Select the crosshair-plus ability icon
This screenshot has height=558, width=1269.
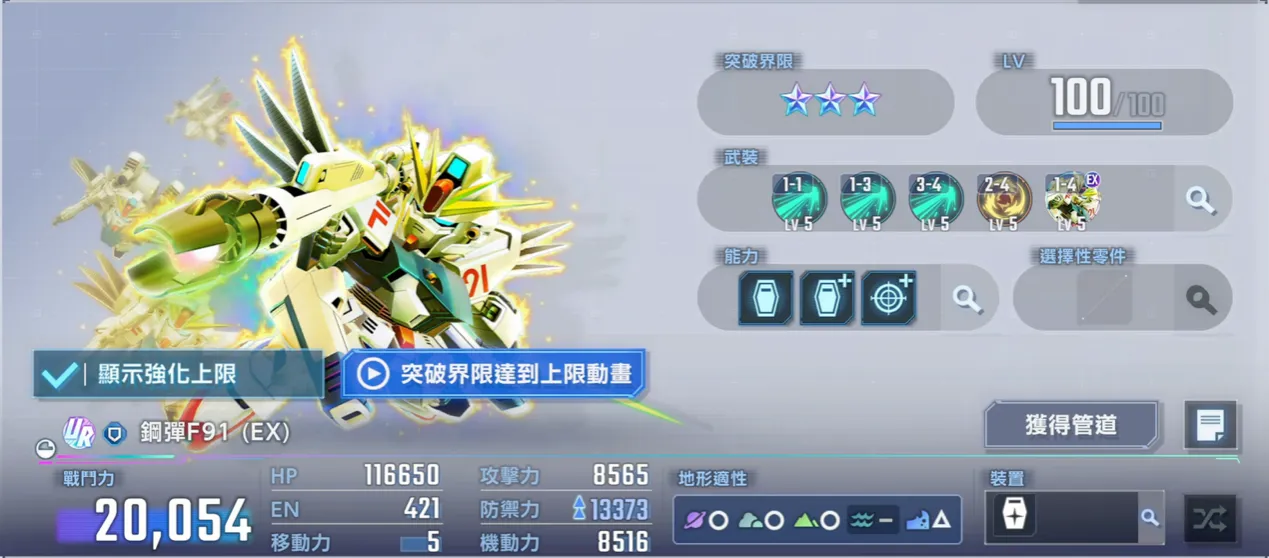[x=888, y=298]
